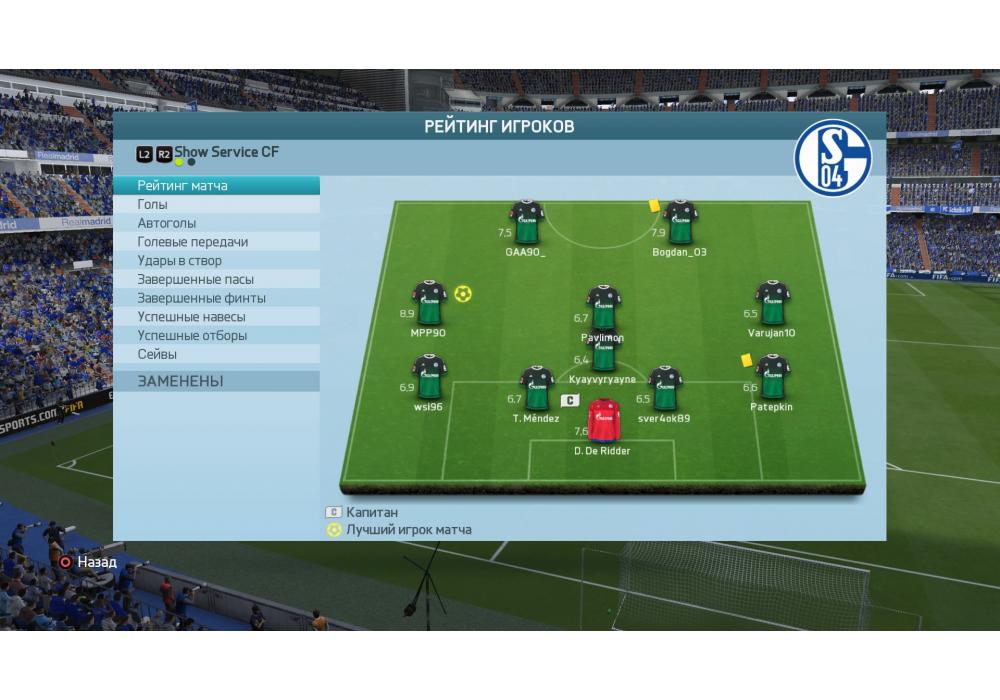Choose the Автоголы entry
This screenshot has height=700, width=1000.
click(217, 223)
